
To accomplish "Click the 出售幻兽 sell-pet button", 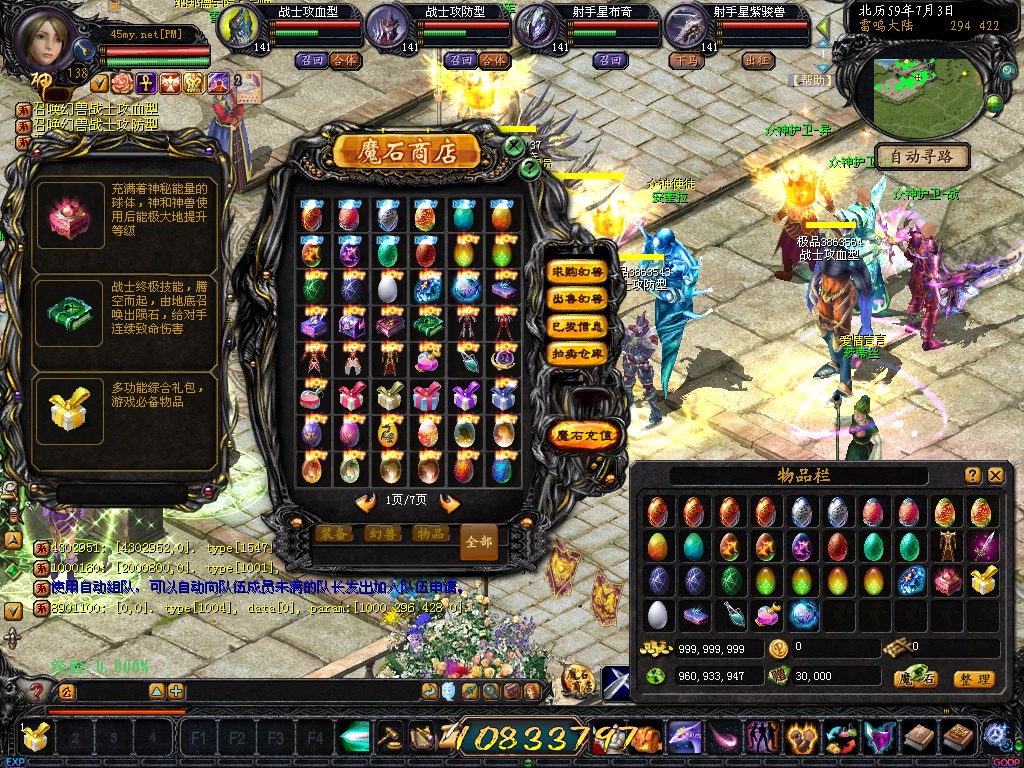I will (578, 298).
